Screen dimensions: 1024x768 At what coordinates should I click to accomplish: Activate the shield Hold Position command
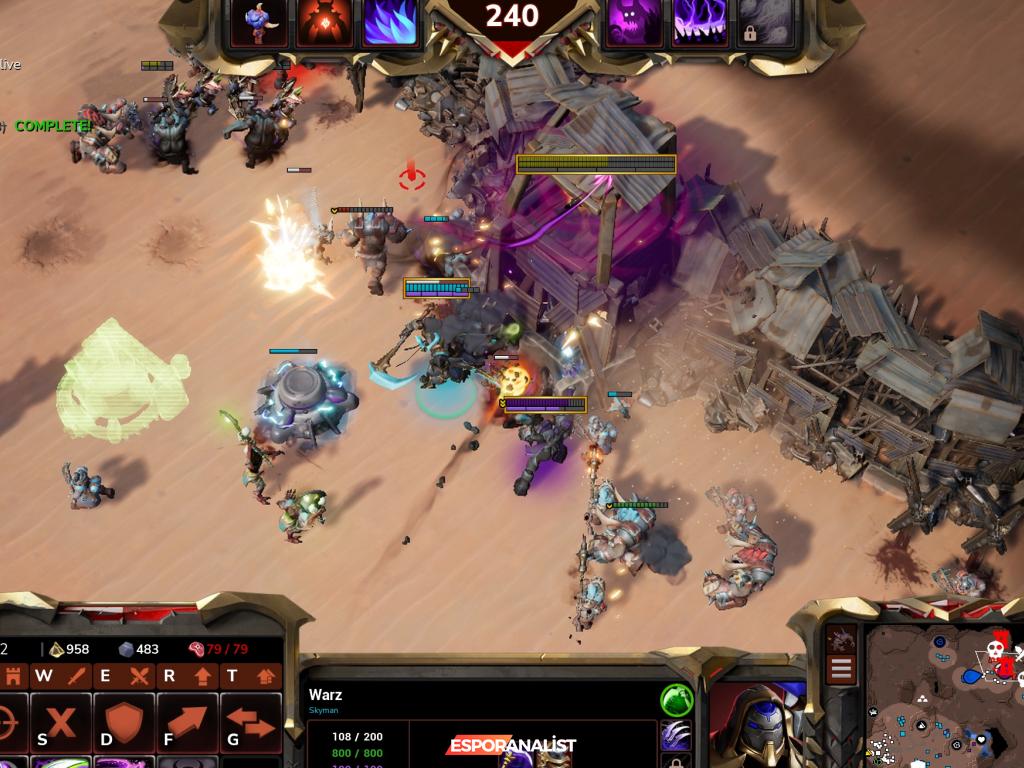(x=124, y=722)
